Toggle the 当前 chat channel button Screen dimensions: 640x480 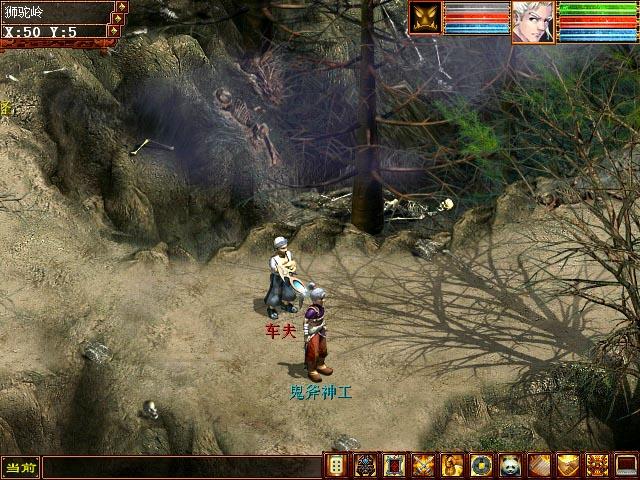tap(20, 467)
